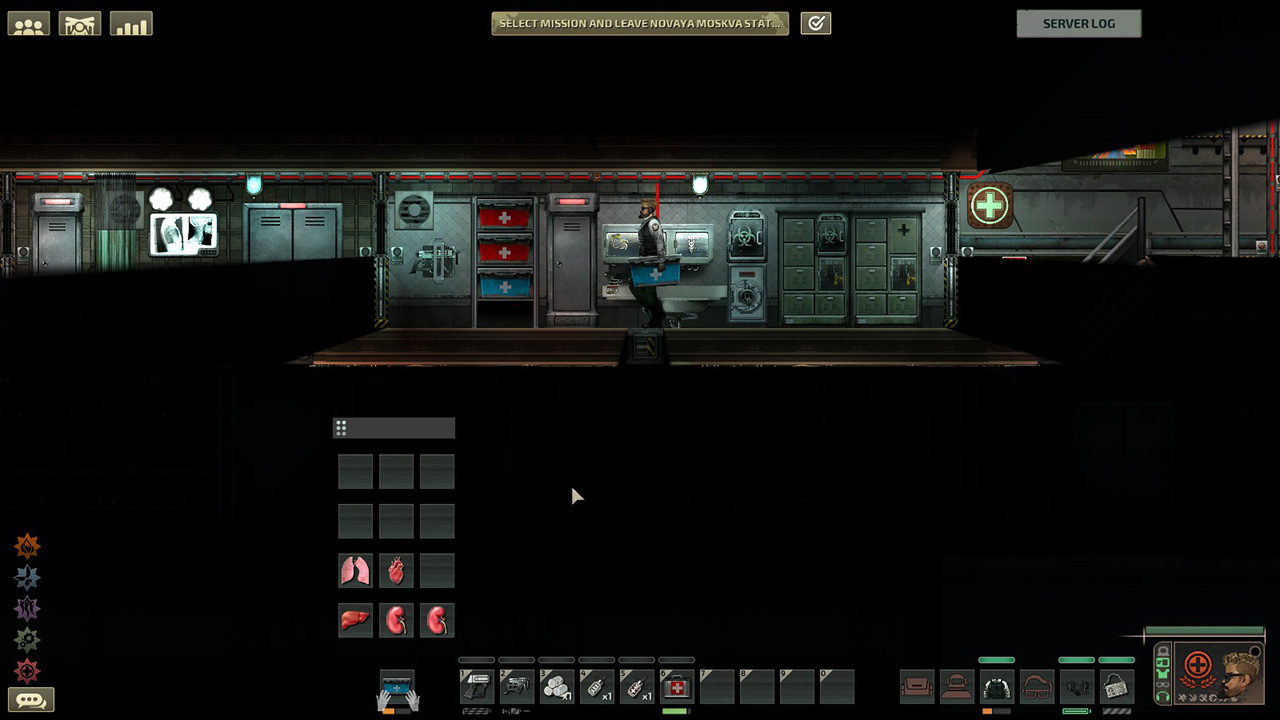
Task: Open the crew management panel
Action: (28, 23)
